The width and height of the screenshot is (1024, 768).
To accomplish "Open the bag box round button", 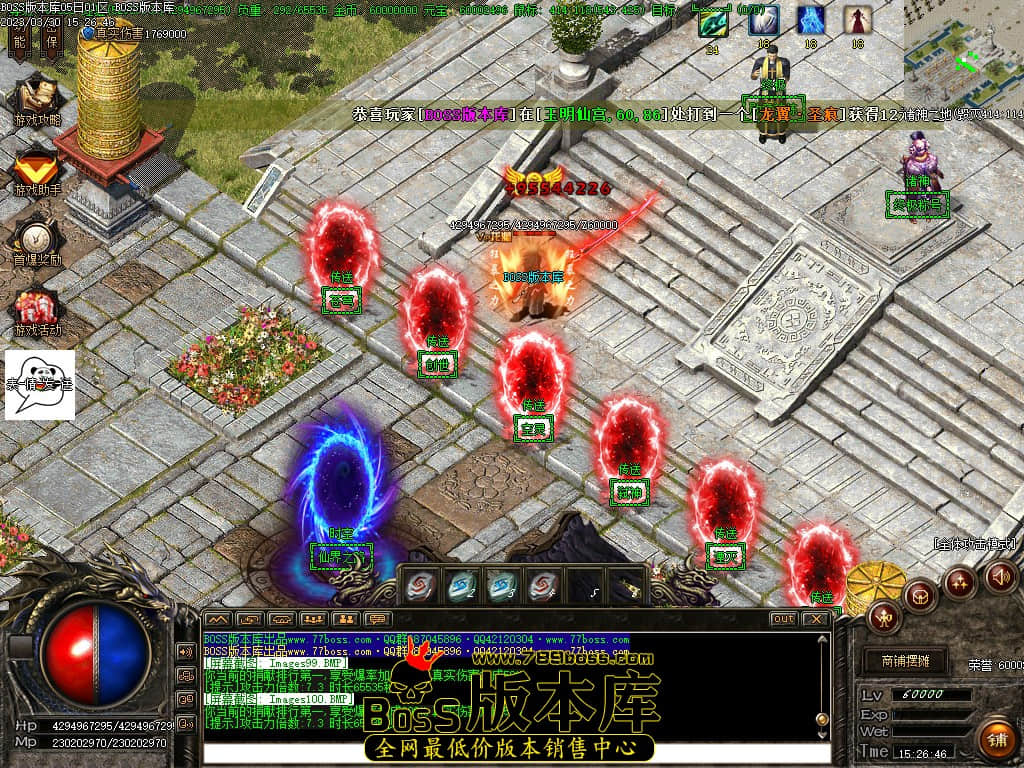I will pos(920,596).
